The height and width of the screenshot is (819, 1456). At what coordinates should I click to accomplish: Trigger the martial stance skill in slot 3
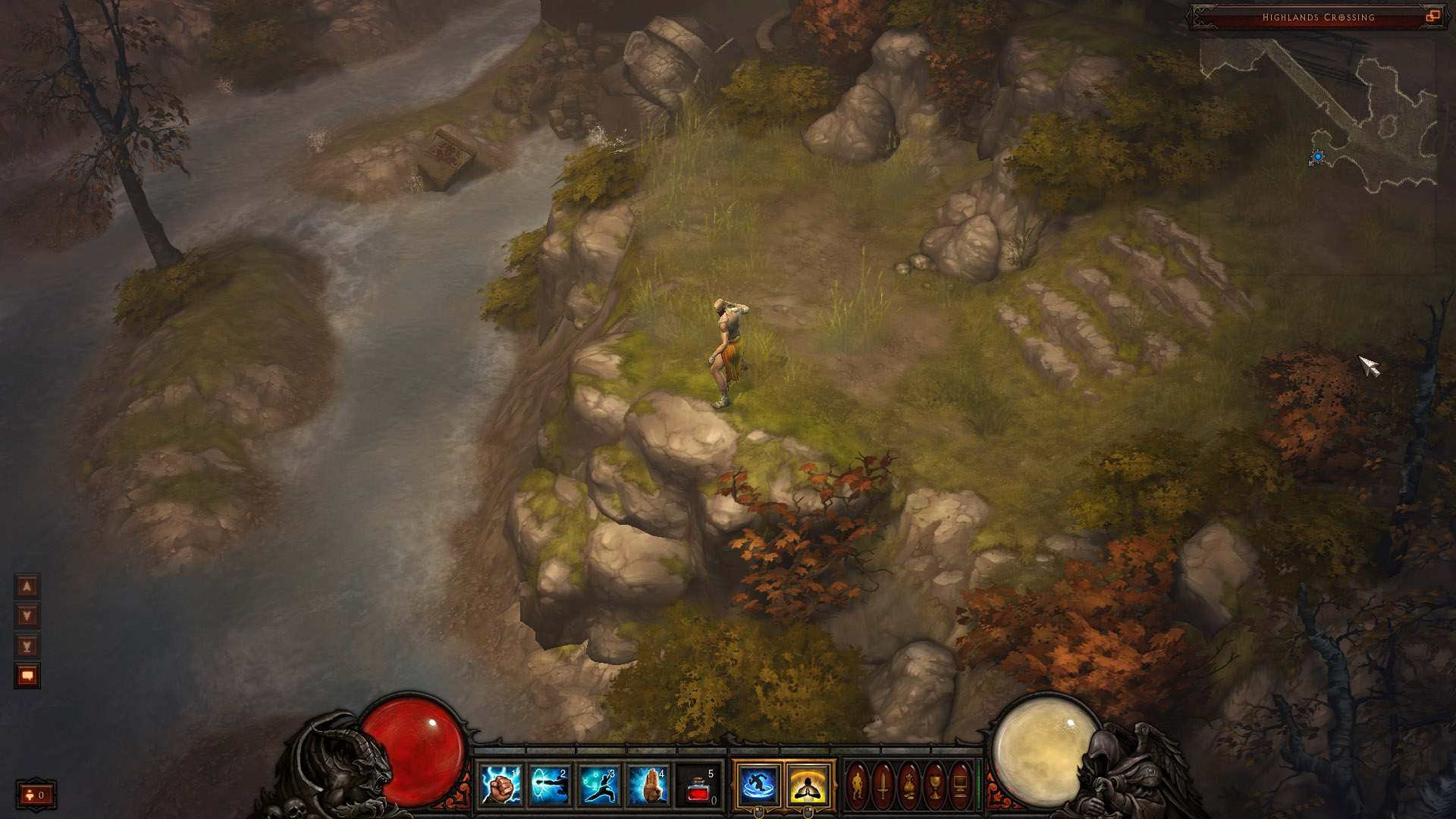pos(599,785)
